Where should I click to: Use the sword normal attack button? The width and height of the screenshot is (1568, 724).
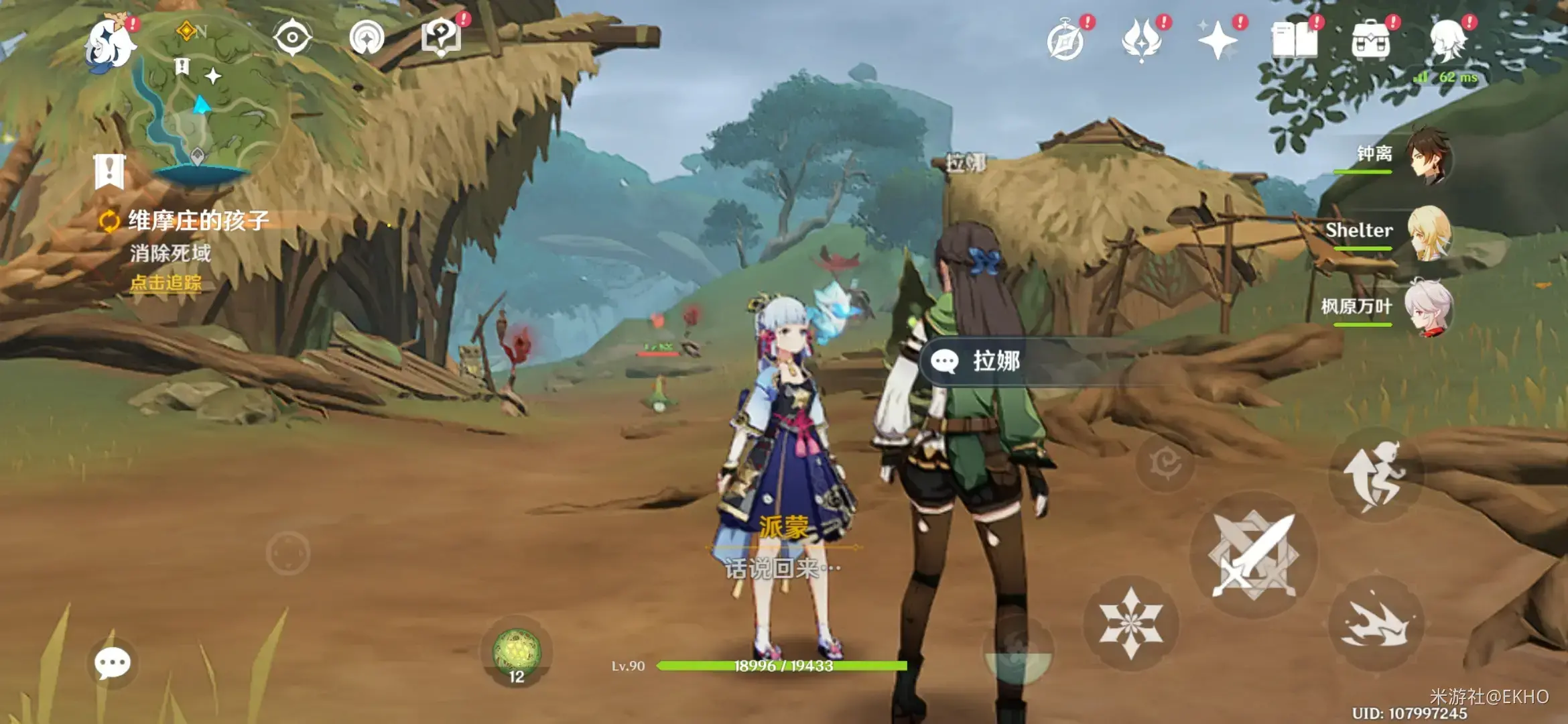pyautogui.click(x=1252, y=555)
